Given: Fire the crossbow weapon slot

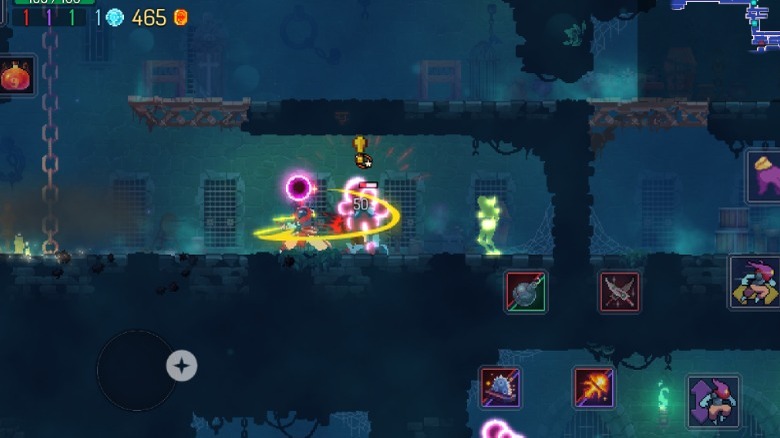Looking at the screenshot, I should 619,292.
